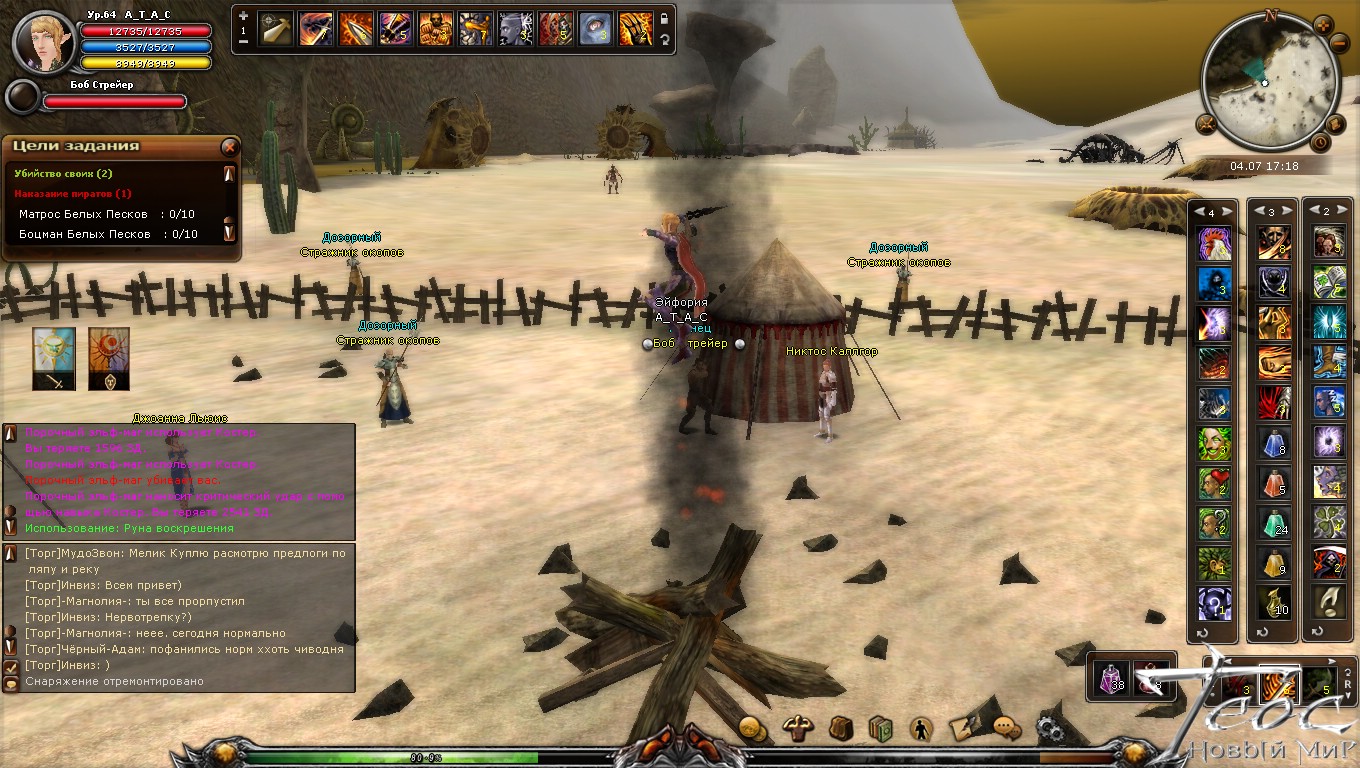
Task: Open the world map scroll button
Action: pos(1334,124)
